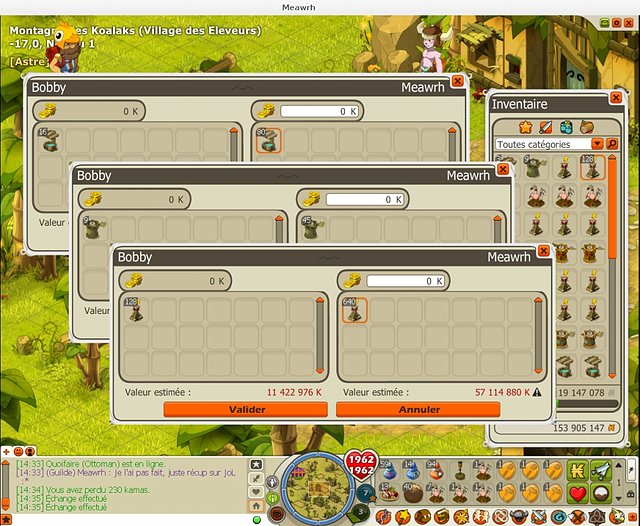Select the stack of 640 items in Meawrh's offer

tap(355, 312)
